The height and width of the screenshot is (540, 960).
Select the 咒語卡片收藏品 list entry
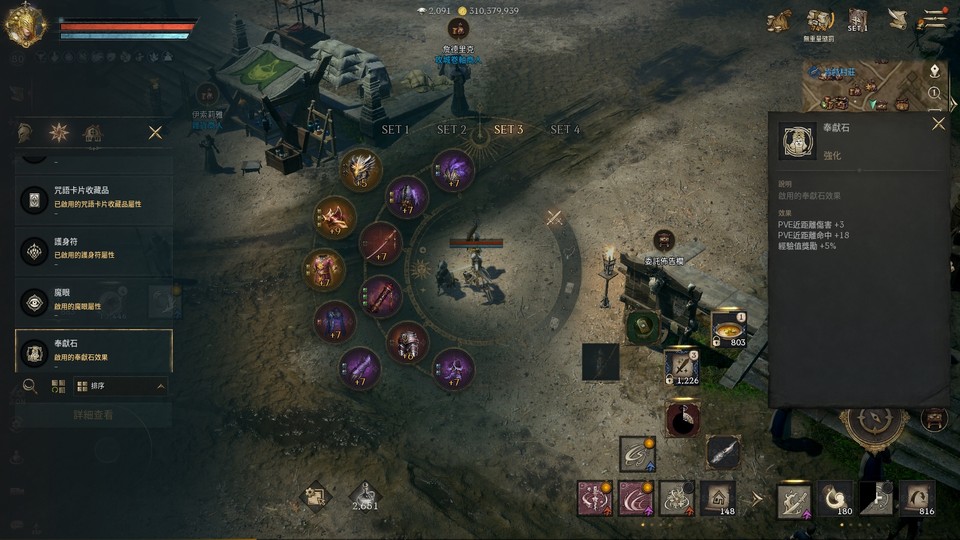pos(94,198)
